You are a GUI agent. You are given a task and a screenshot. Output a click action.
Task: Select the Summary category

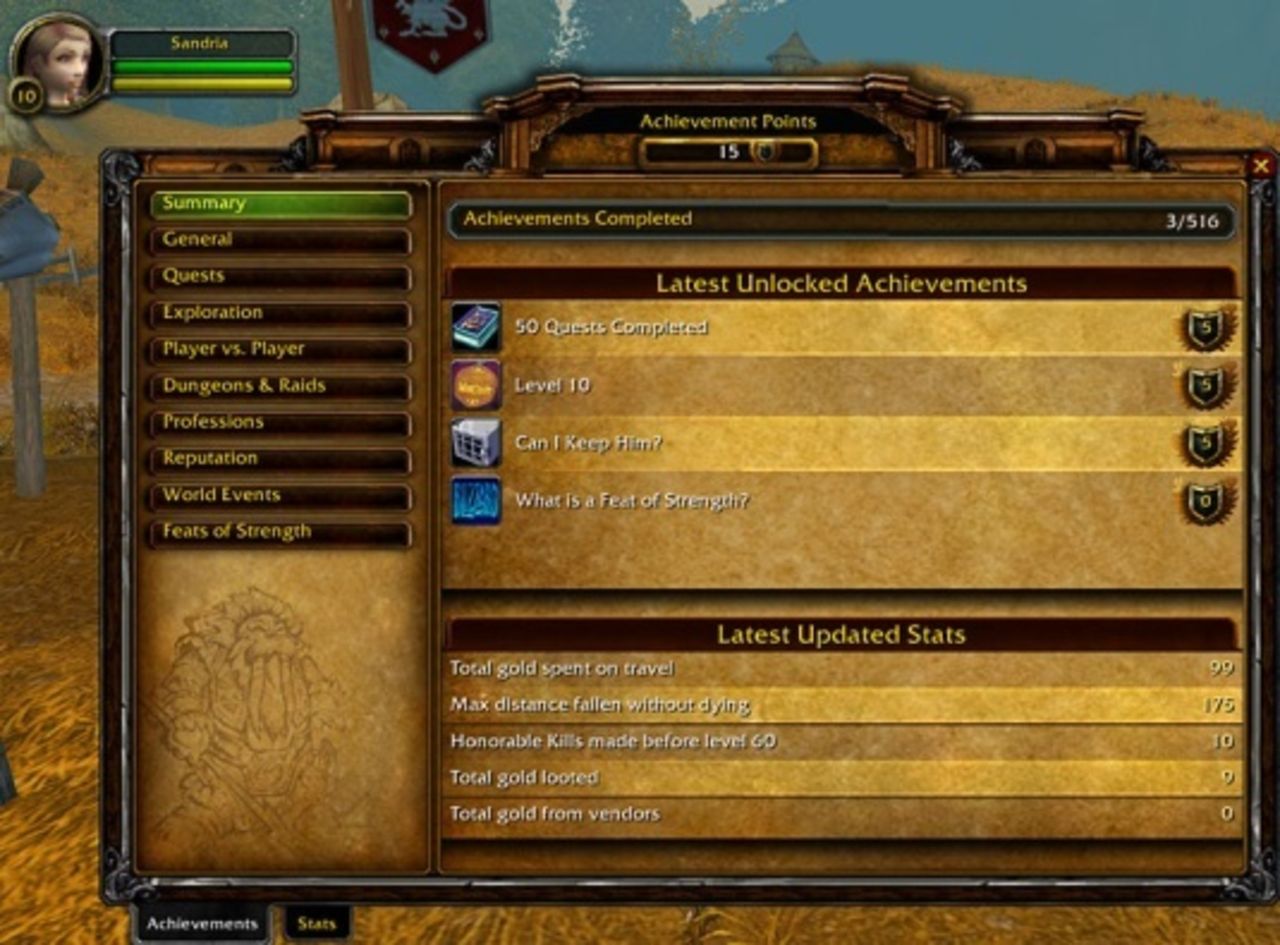tap(280, 204)
